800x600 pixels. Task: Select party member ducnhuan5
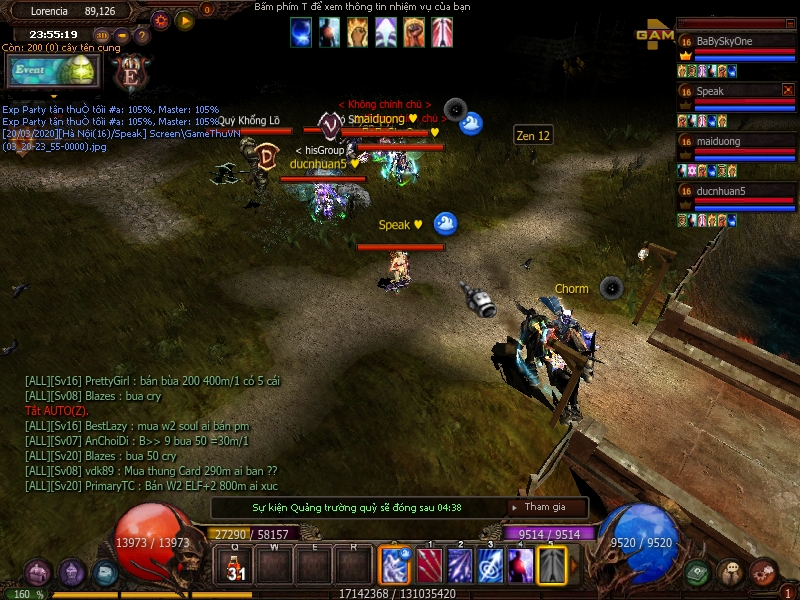pos(721,191)
